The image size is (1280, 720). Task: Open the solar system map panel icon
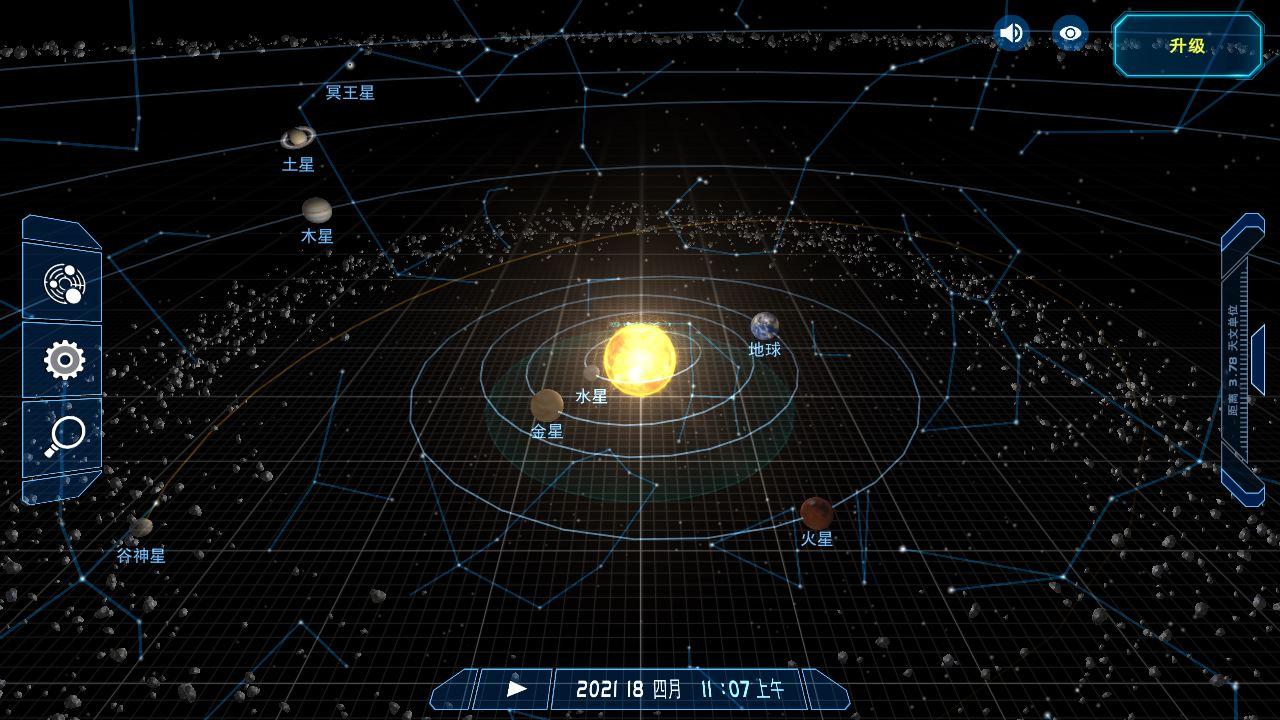coord(64,283)
